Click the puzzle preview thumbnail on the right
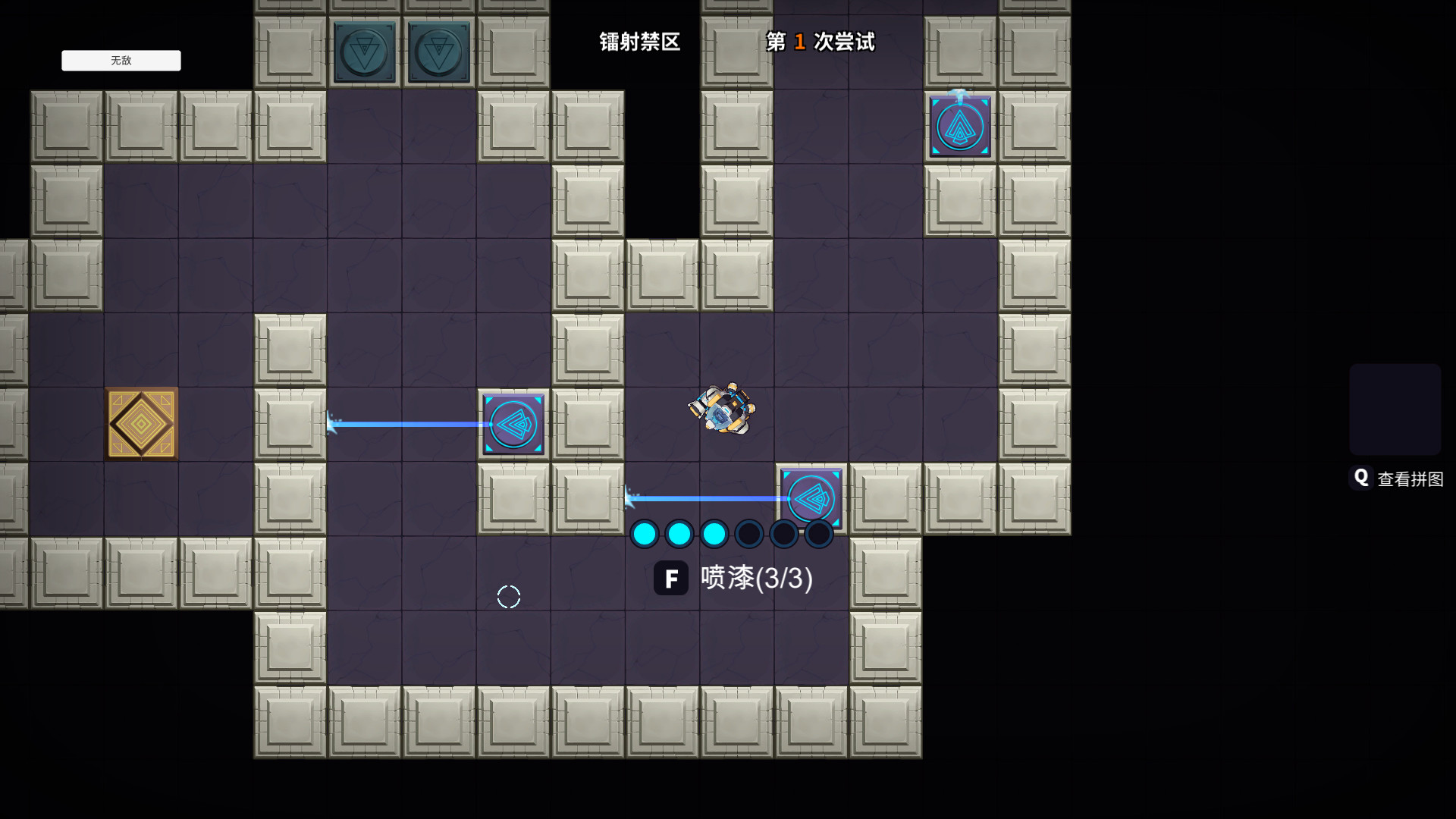This screenshot has width=1456, height=819. tap(1395, 408)
